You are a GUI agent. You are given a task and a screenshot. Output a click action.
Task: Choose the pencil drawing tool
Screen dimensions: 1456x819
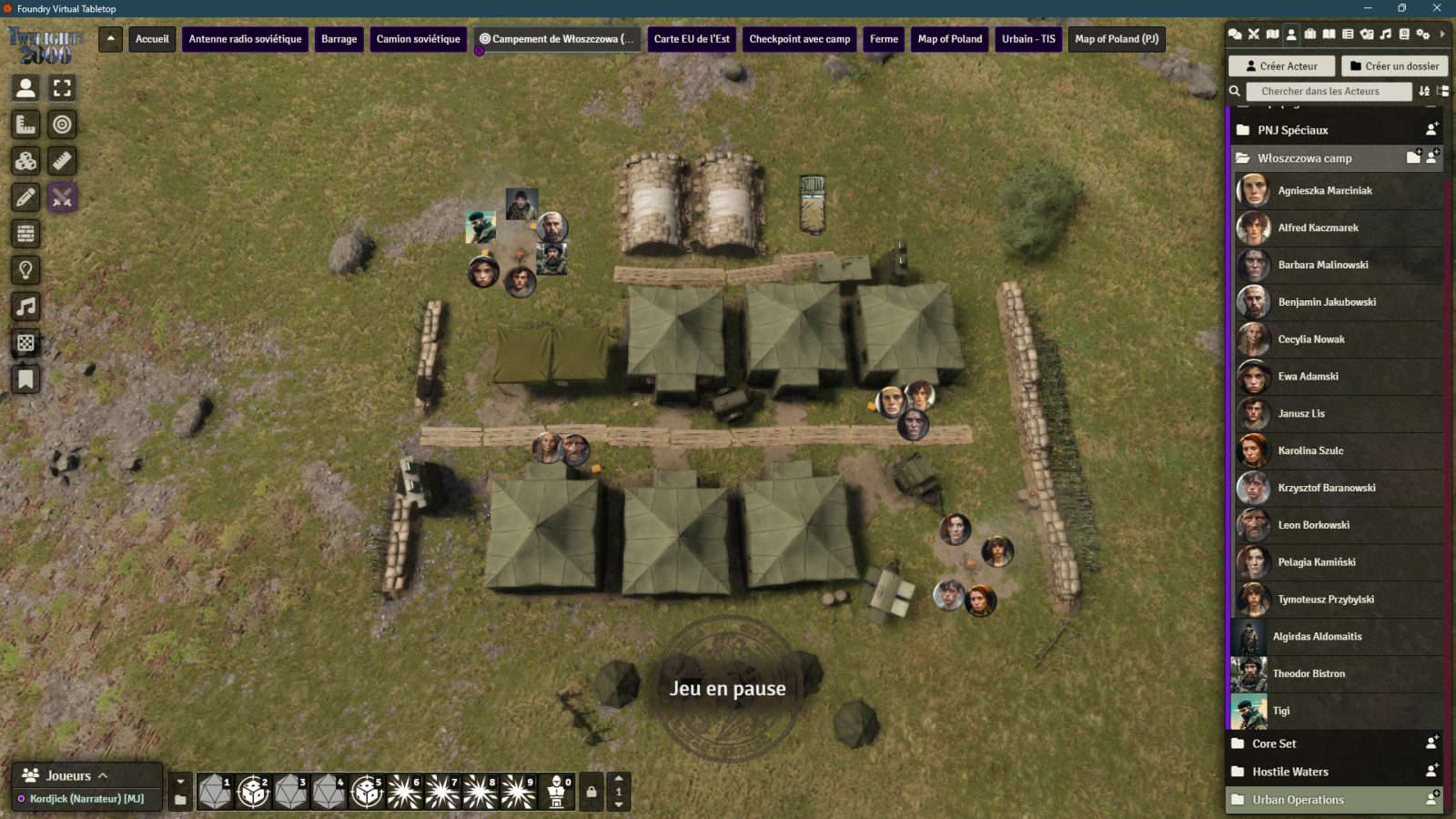[x=25, y=197]
